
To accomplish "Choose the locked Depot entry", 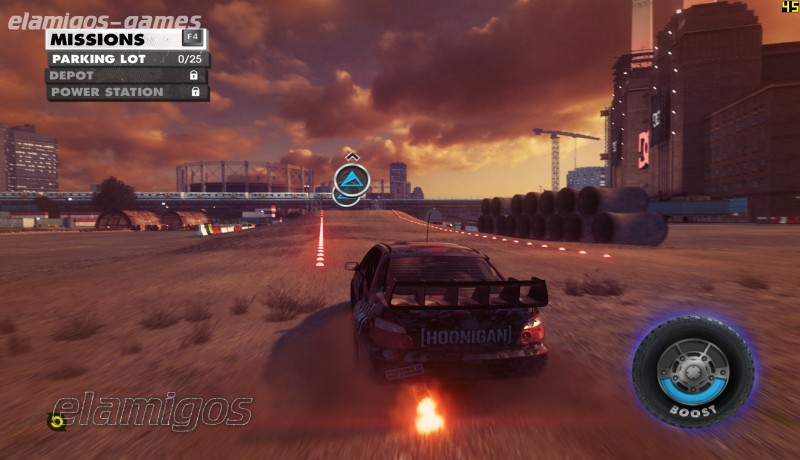I will (x=126, y=75).
